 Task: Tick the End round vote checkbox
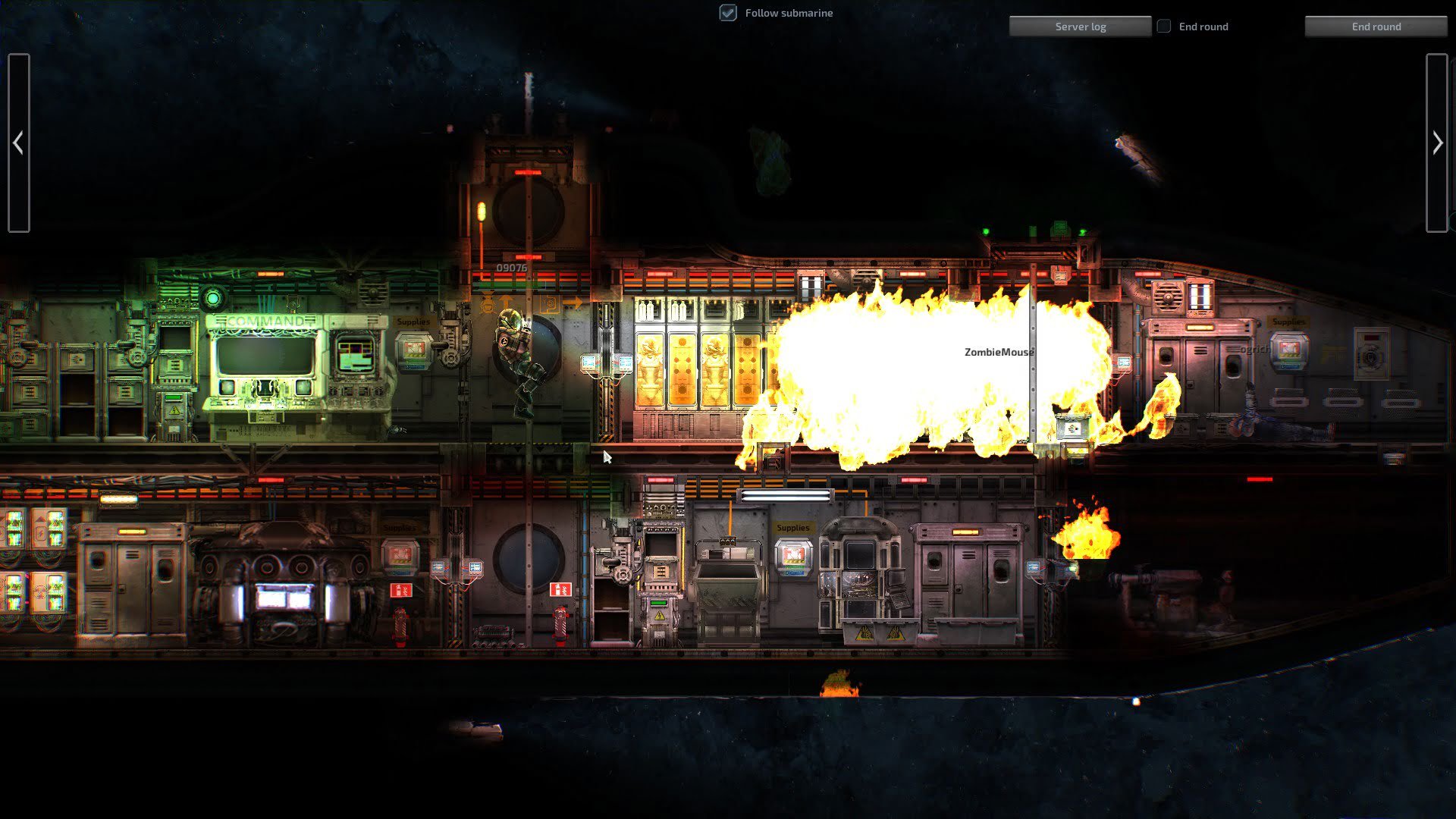[1164, 27]
